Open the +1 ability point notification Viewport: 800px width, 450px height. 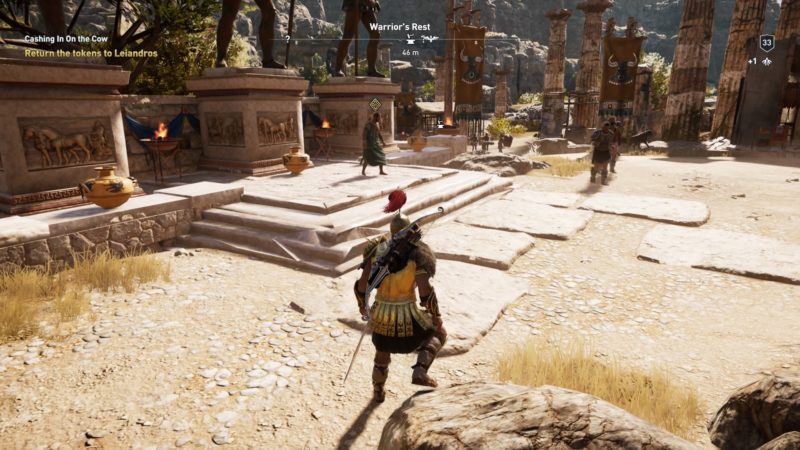[x=766, y=61]
